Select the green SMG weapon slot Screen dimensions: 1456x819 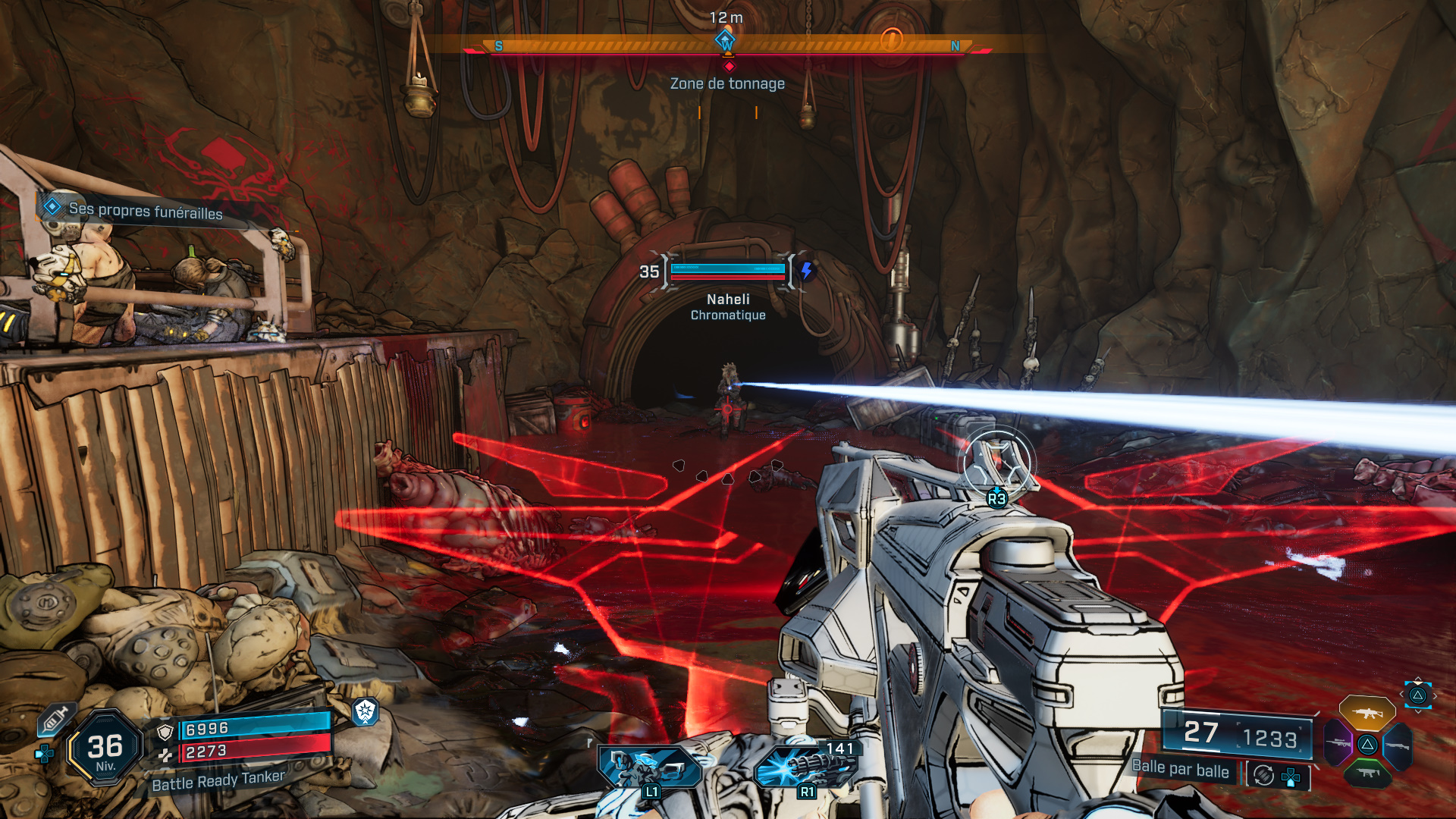[1368, 774]
